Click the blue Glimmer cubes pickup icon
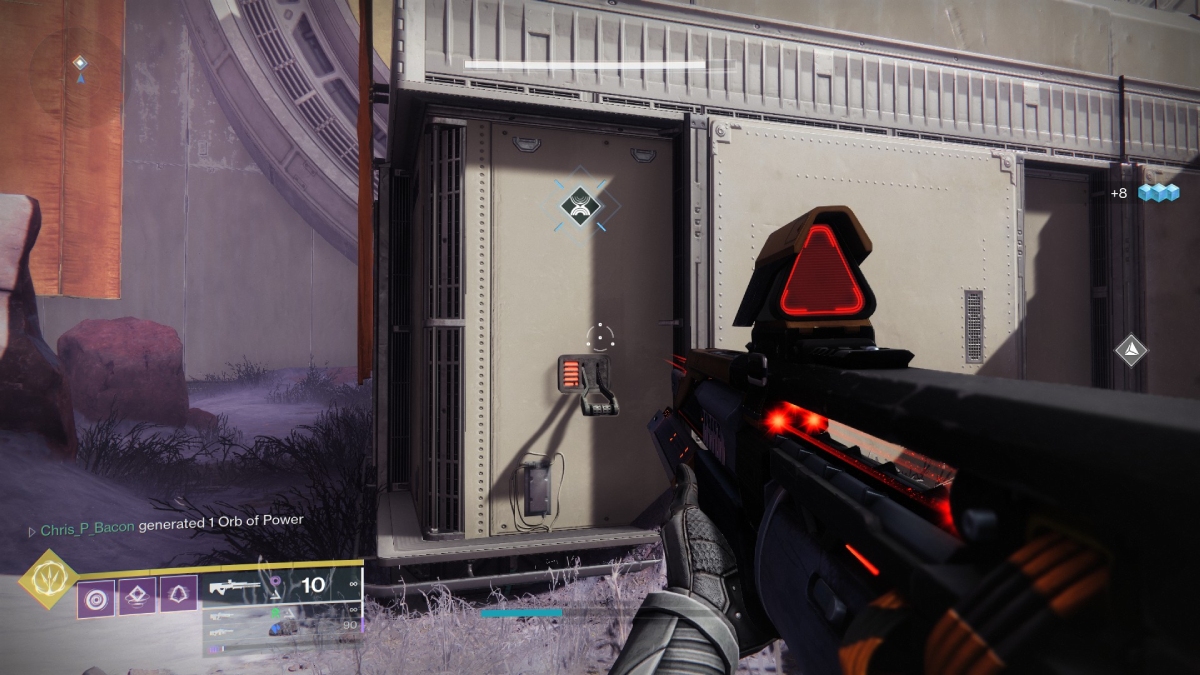Image resolution: width=1200 pixels, height=675 pixels. (1158, 192)
